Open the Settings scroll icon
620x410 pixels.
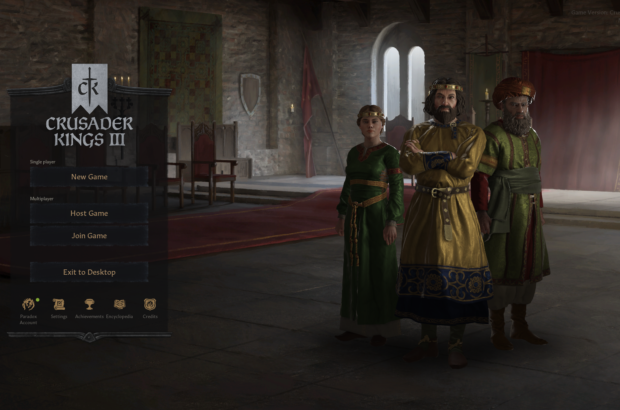pos(59,305)
